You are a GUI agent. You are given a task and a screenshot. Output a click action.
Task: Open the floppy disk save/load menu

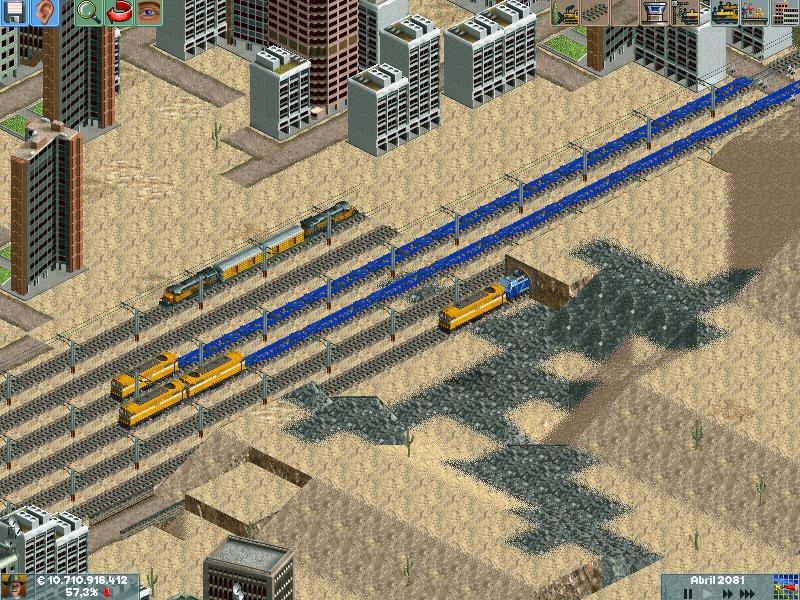(x=15, y=13)
